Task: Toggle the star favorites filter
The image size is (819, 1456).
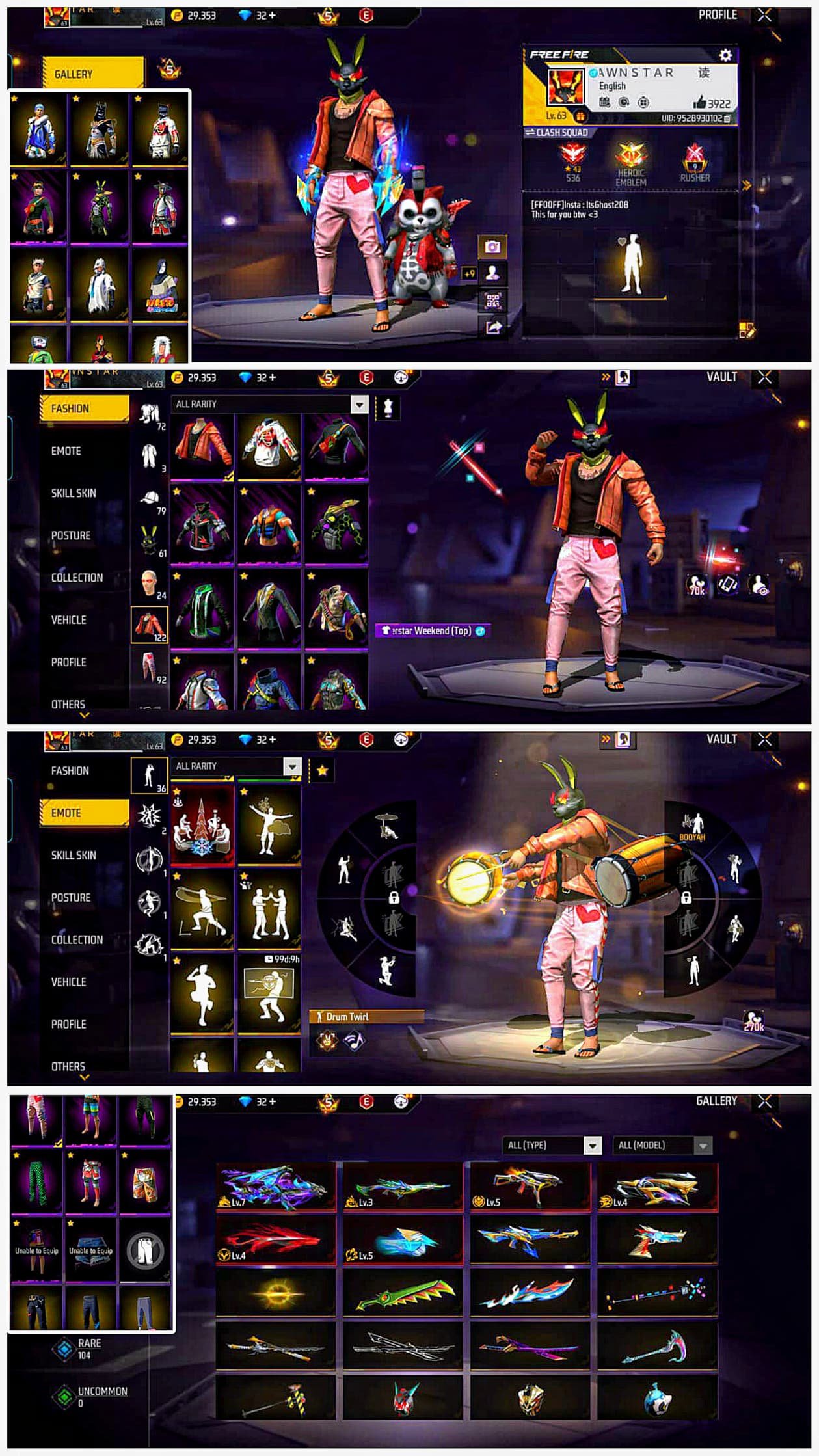Action: (x=322, y=771)
